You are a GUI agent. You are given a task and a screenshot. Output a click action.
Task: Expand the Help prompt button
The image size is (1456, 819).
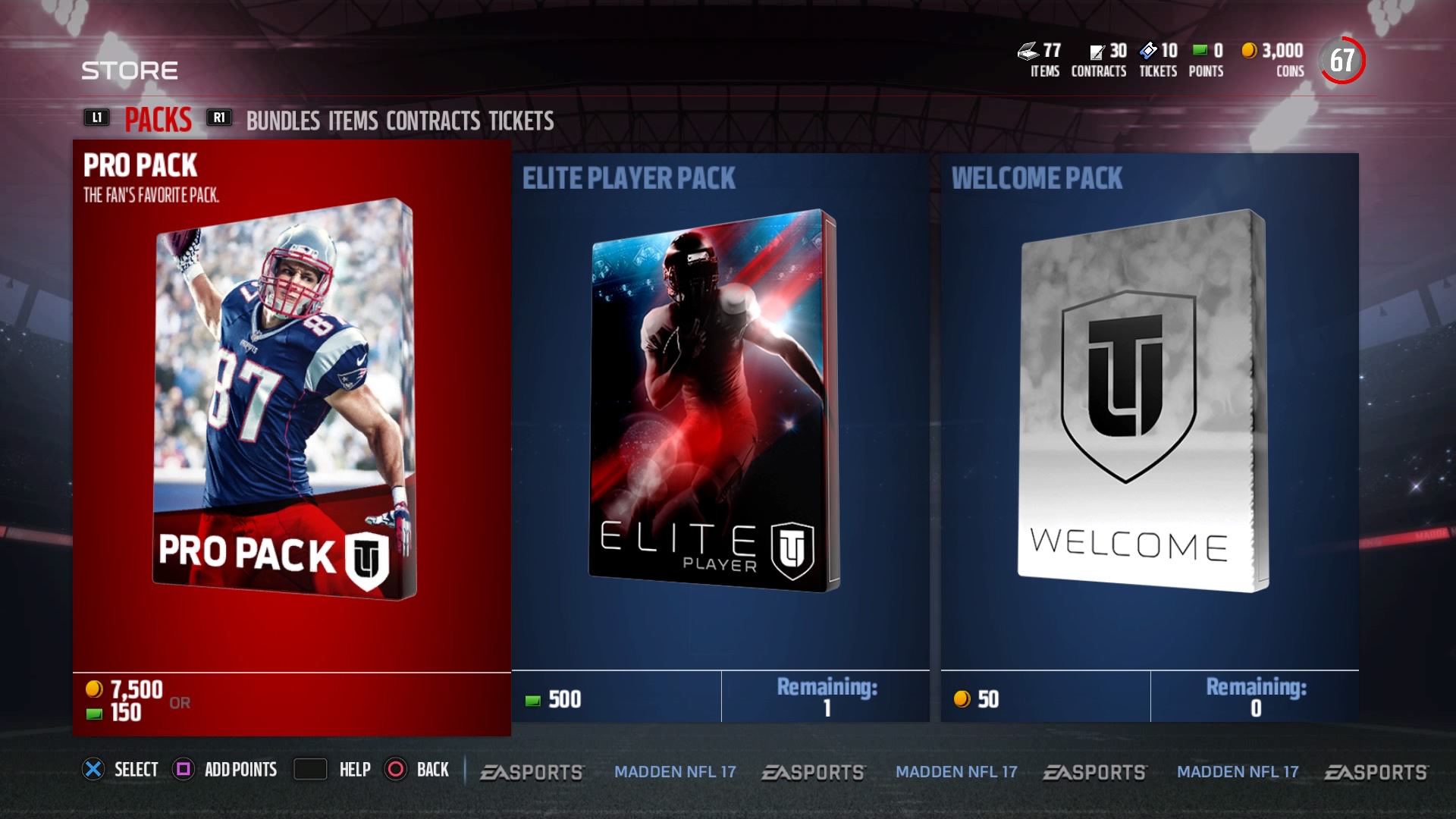[310, 770]
